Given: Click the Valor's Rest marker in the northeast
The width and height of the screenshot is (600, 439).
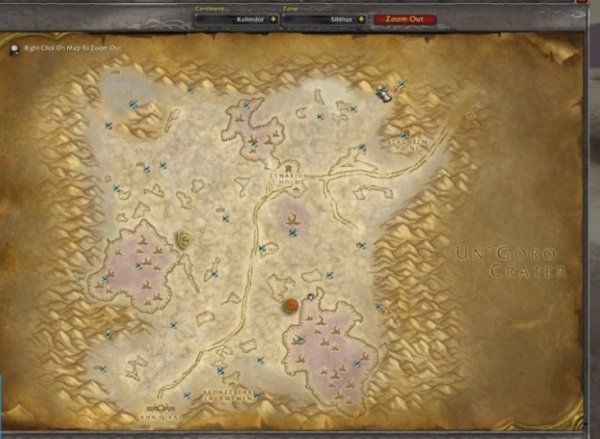Looking at the screenshot, I should pyautogui.click(x=383, y=92).
